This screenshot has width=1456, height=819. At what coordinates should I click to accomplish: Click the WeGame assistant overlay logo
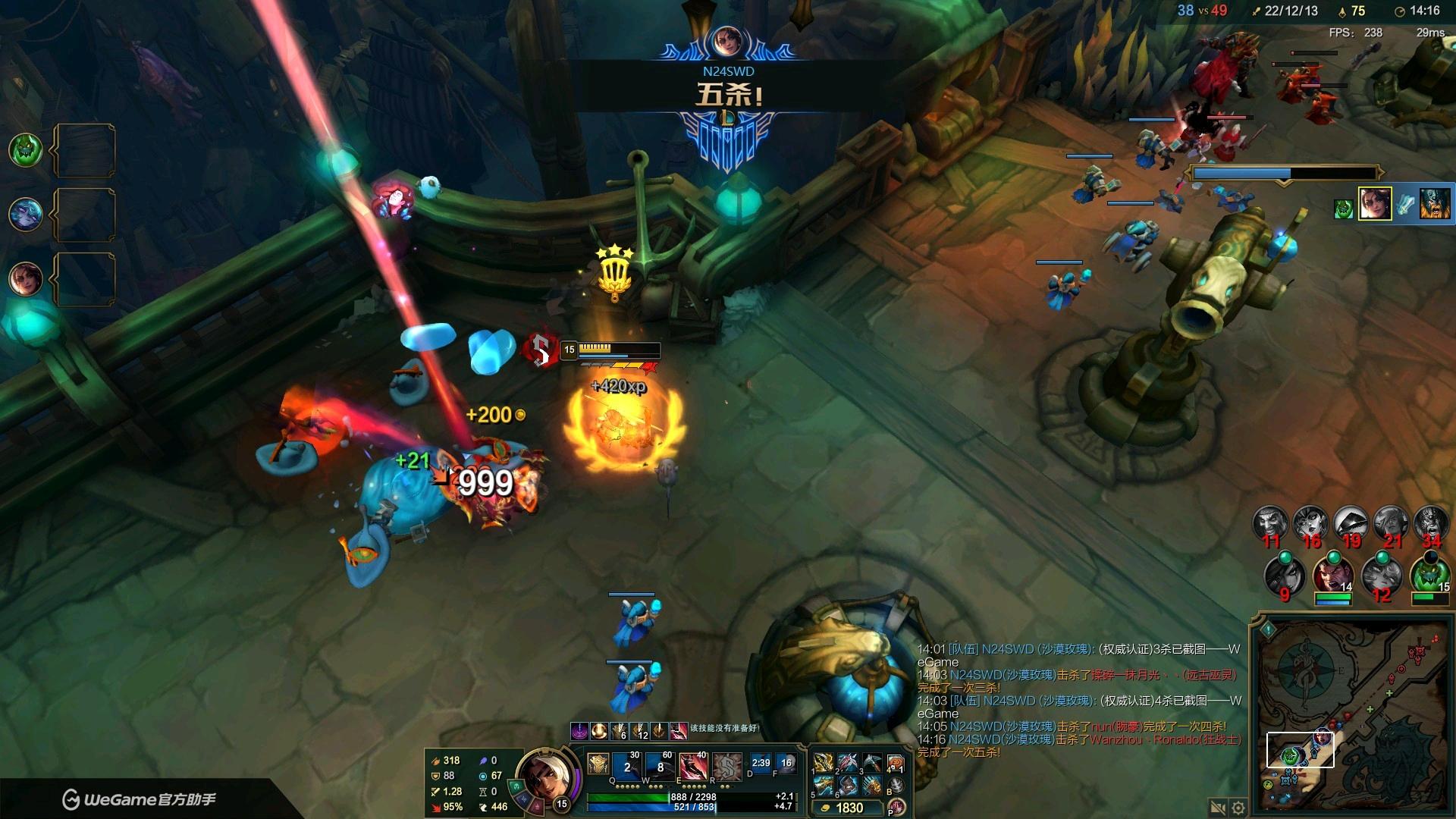[x=140, y=800]
